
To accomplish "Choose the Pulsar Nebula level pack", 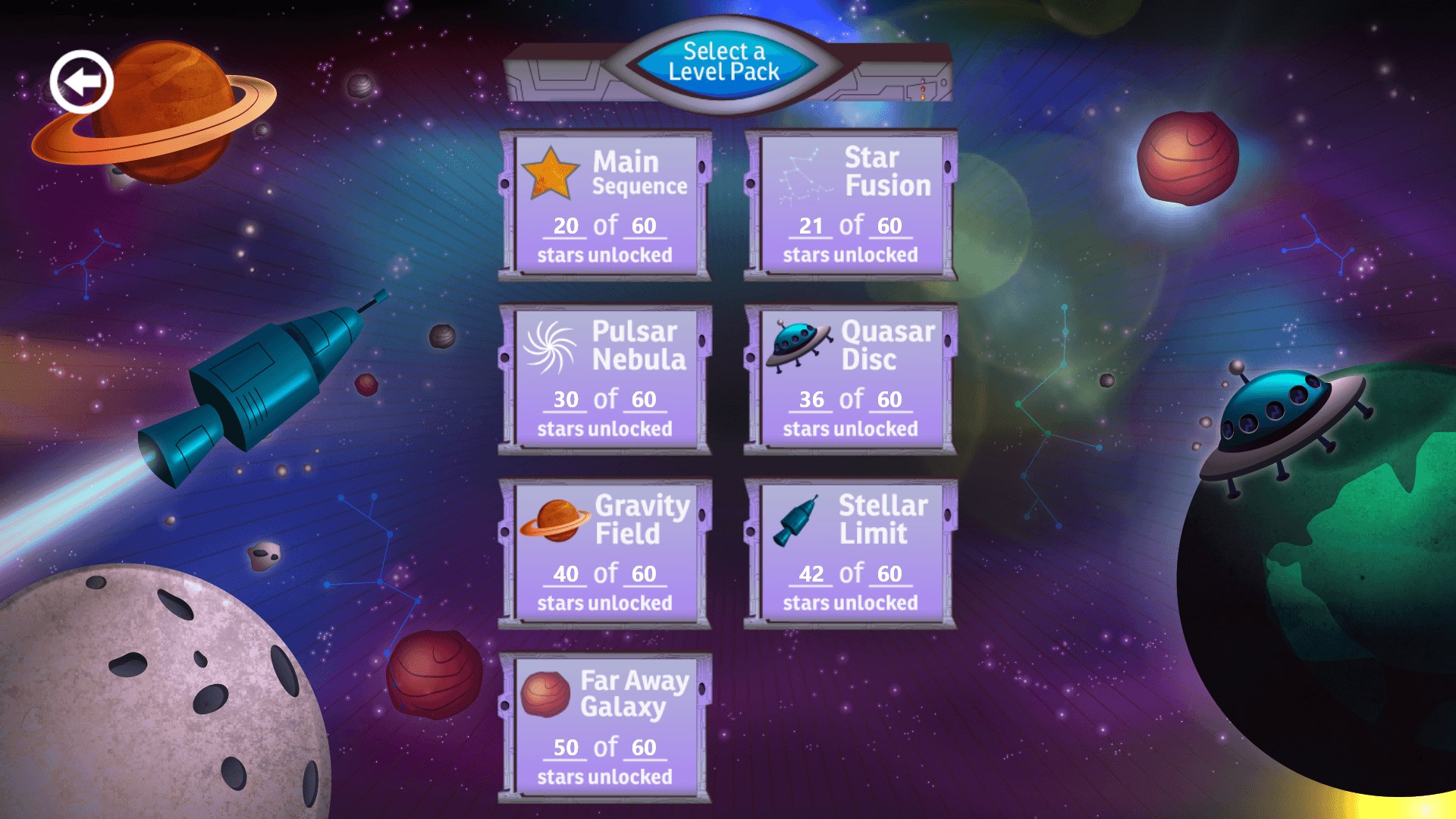I will pyautogui.click(x=604, y=379).
